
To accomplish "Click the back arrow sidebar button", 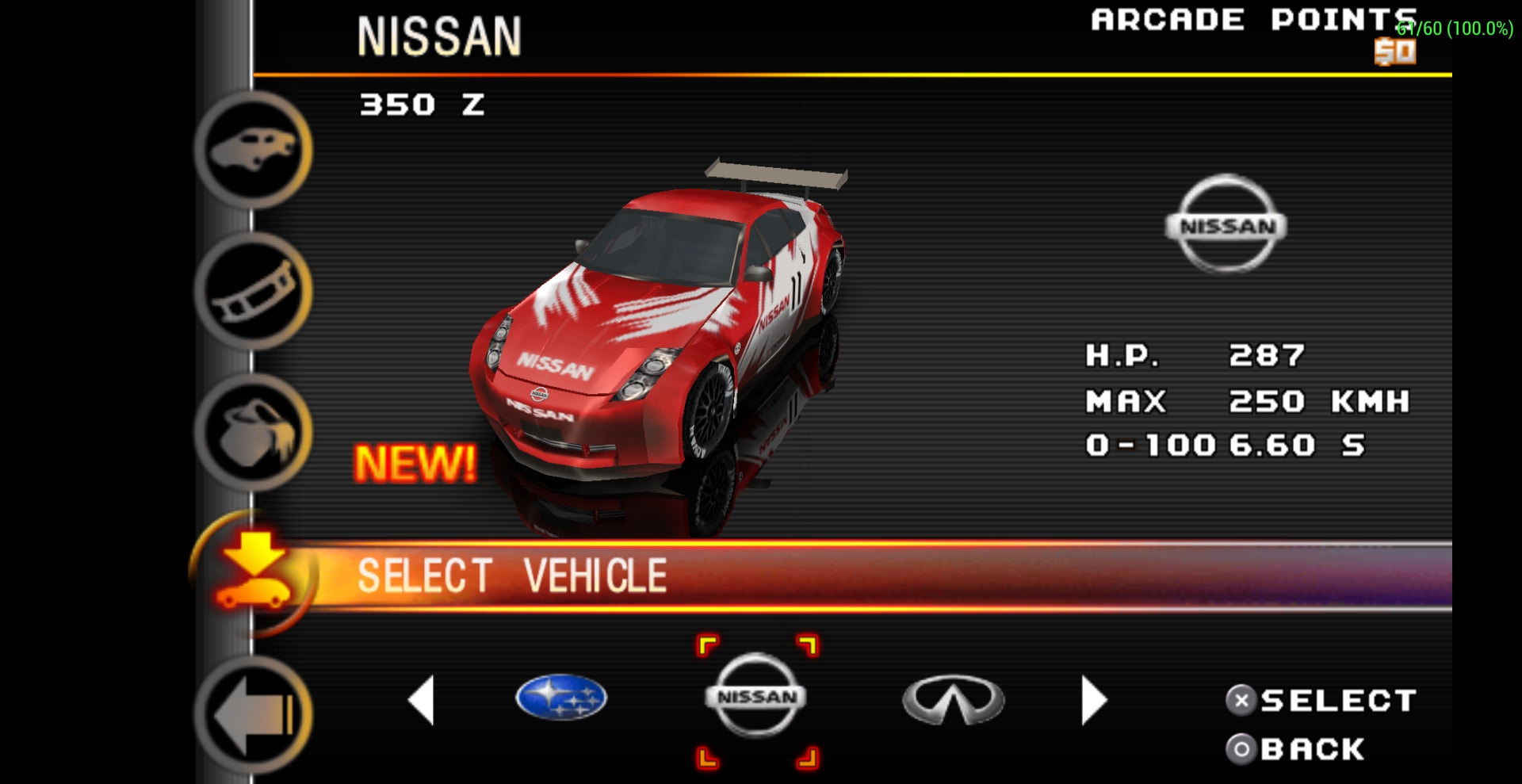I will [254, 715].
